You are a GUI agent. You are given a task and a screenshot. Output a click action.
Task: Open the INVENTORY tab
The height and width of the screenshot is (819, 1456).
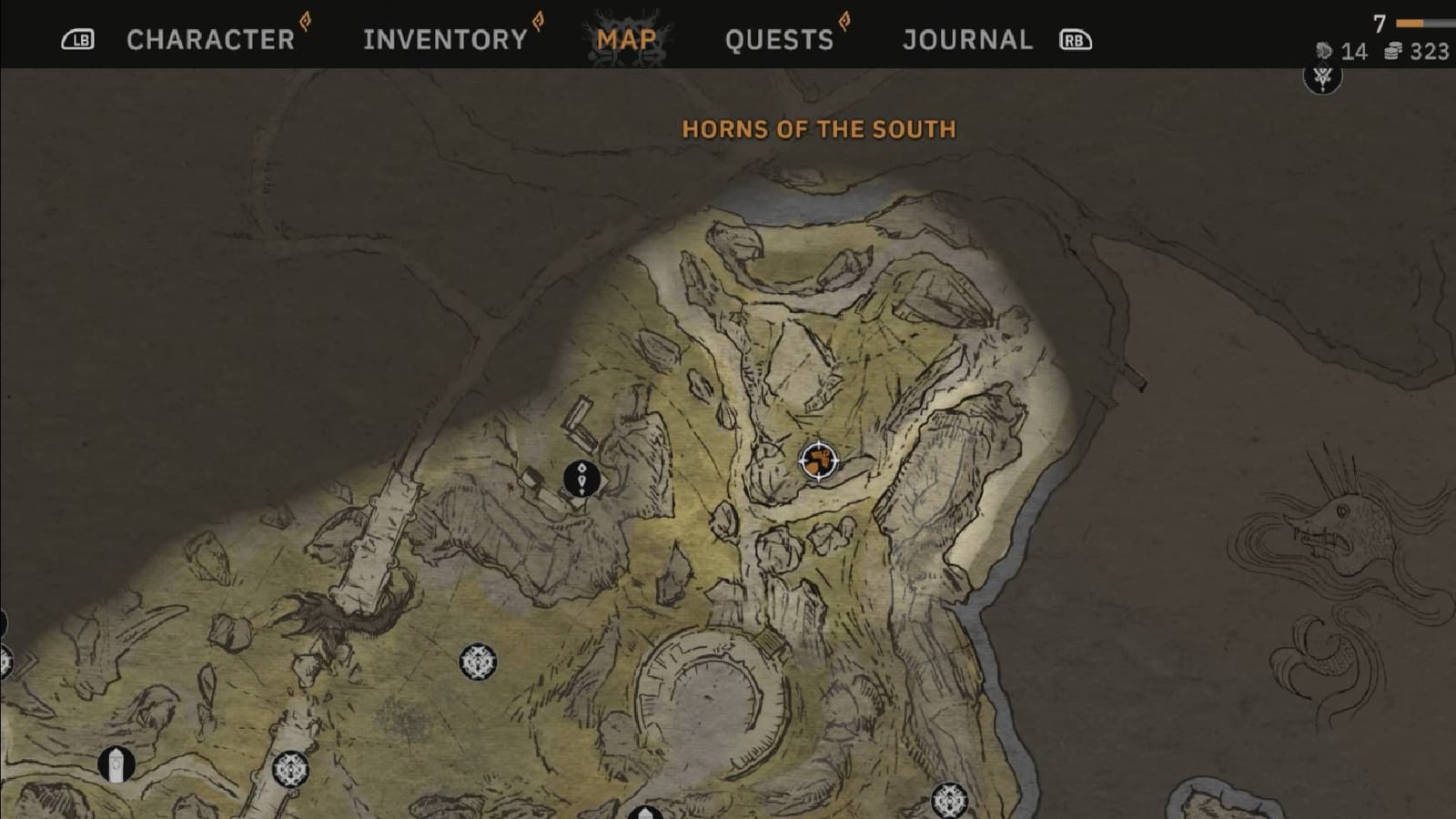click(443, 39)
